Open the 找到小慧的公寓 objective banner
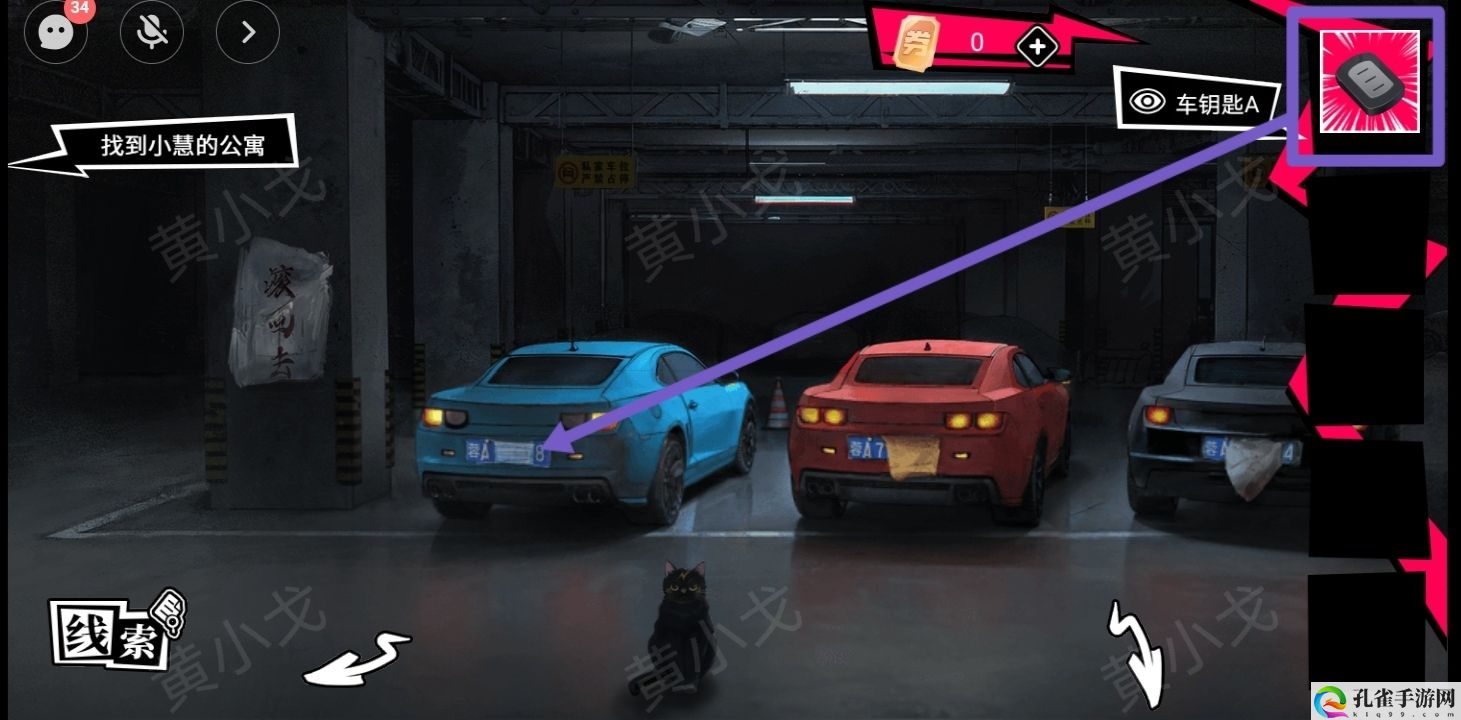This screenshot has height=720, width=1461. tap(180, 147)
